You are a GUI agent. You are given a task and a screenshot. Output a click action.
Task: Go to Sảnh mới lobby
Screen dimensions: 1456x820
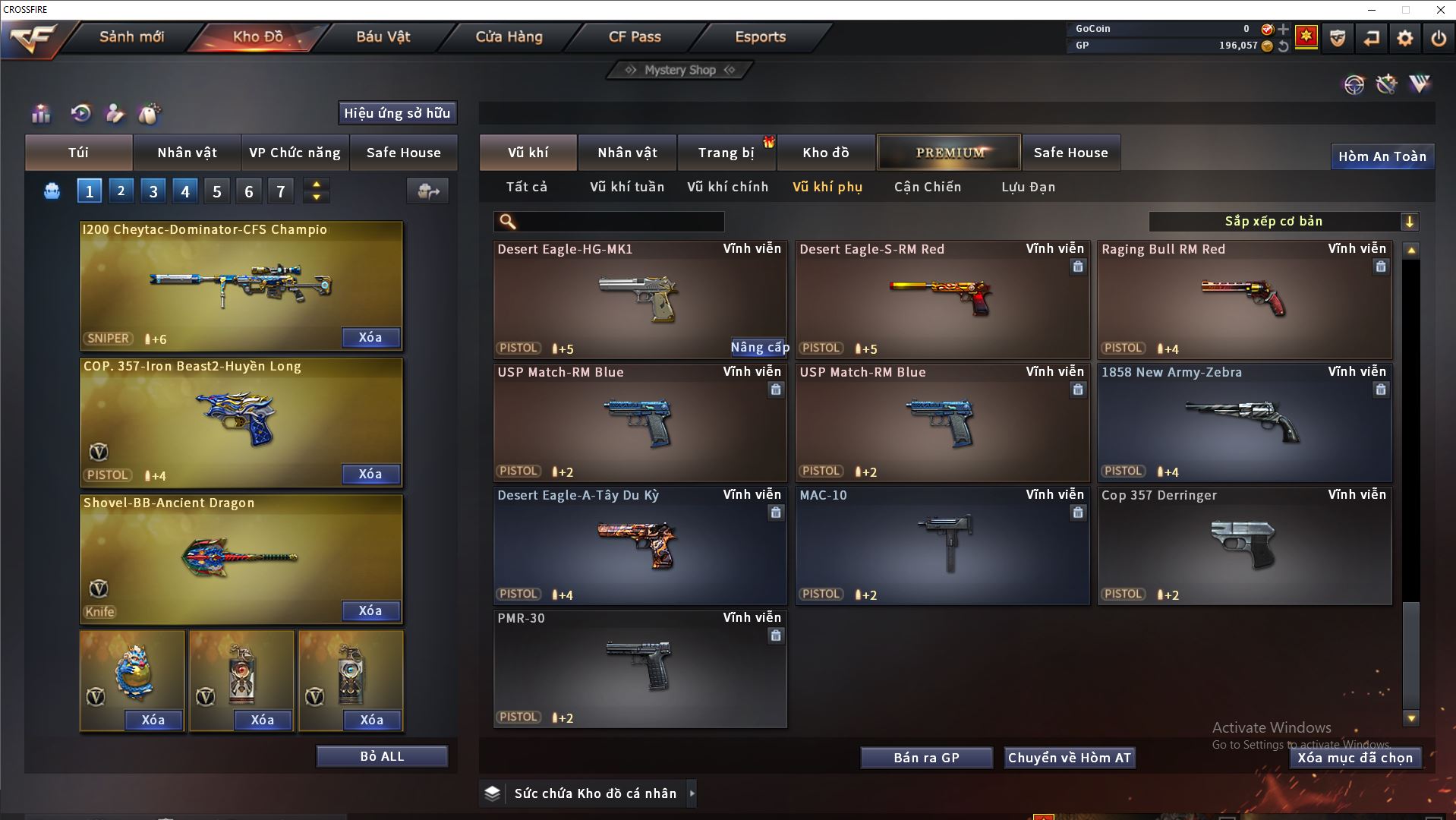[x=131, y=36]
